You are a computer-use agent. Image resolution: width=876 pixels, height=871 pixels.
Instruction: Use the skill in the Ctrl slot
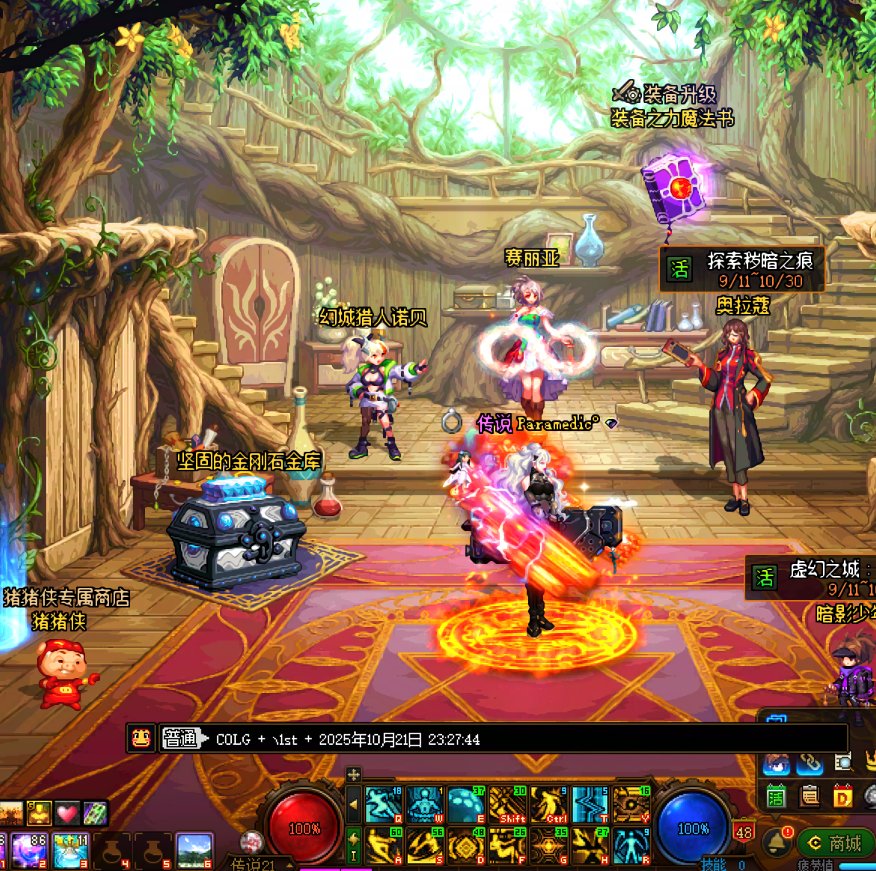coord(548,804)
